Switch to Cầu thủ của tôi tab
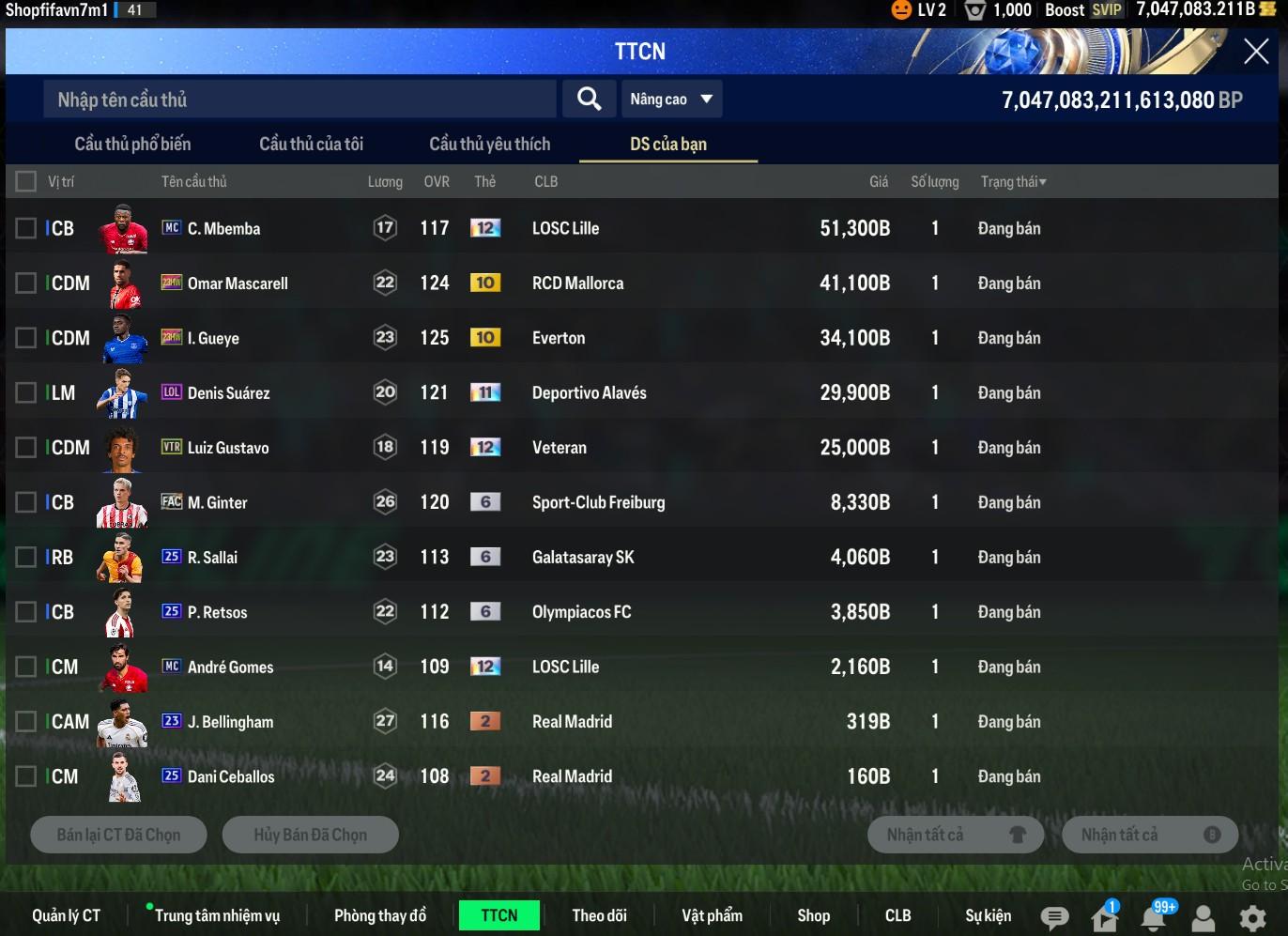Image resolution: width=1288 pixels, height=936 pixels. pos(311,144)
